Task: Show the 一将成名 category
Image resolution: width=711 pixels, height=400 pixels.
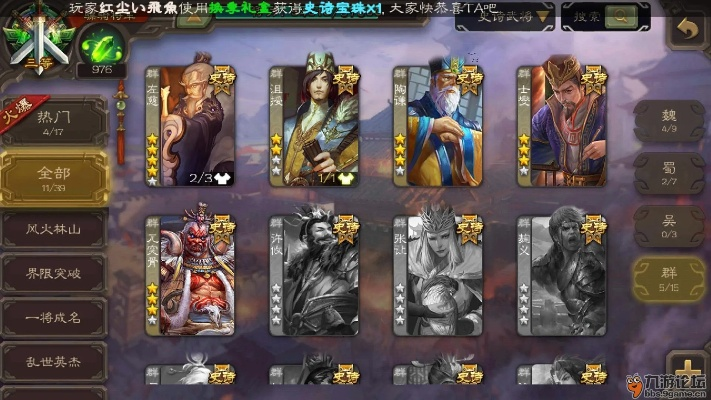Action: click(x=53, y=317)
